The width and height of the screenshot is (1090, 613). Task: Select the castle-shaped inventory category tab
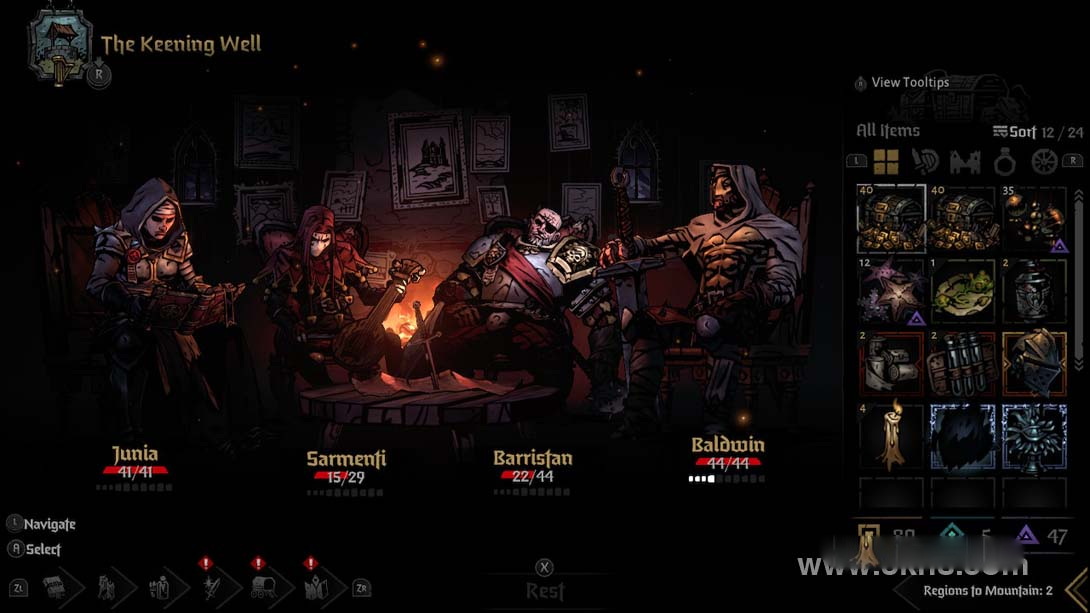[x=965, y=161]
